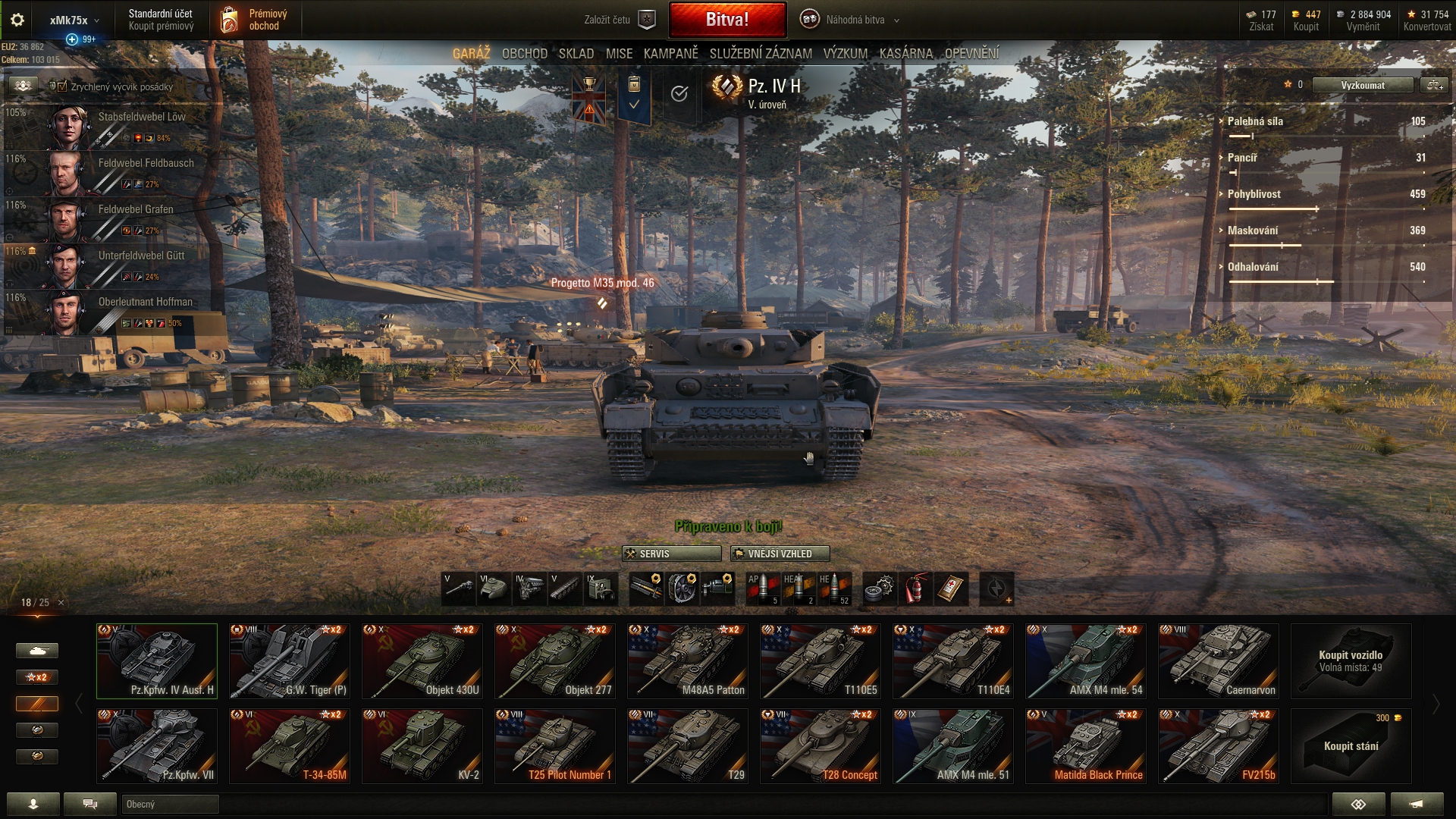Click the Koupit vozidlo tile

tap(1351, 661)
